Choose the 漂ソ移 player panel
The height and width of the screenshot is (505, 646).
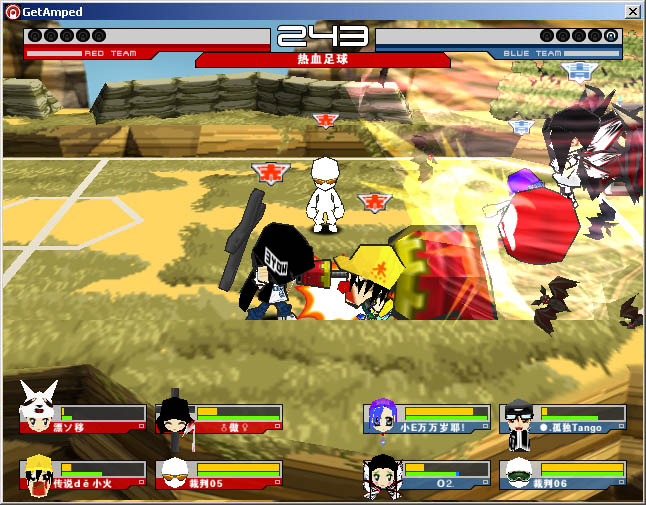pos(84,418)
